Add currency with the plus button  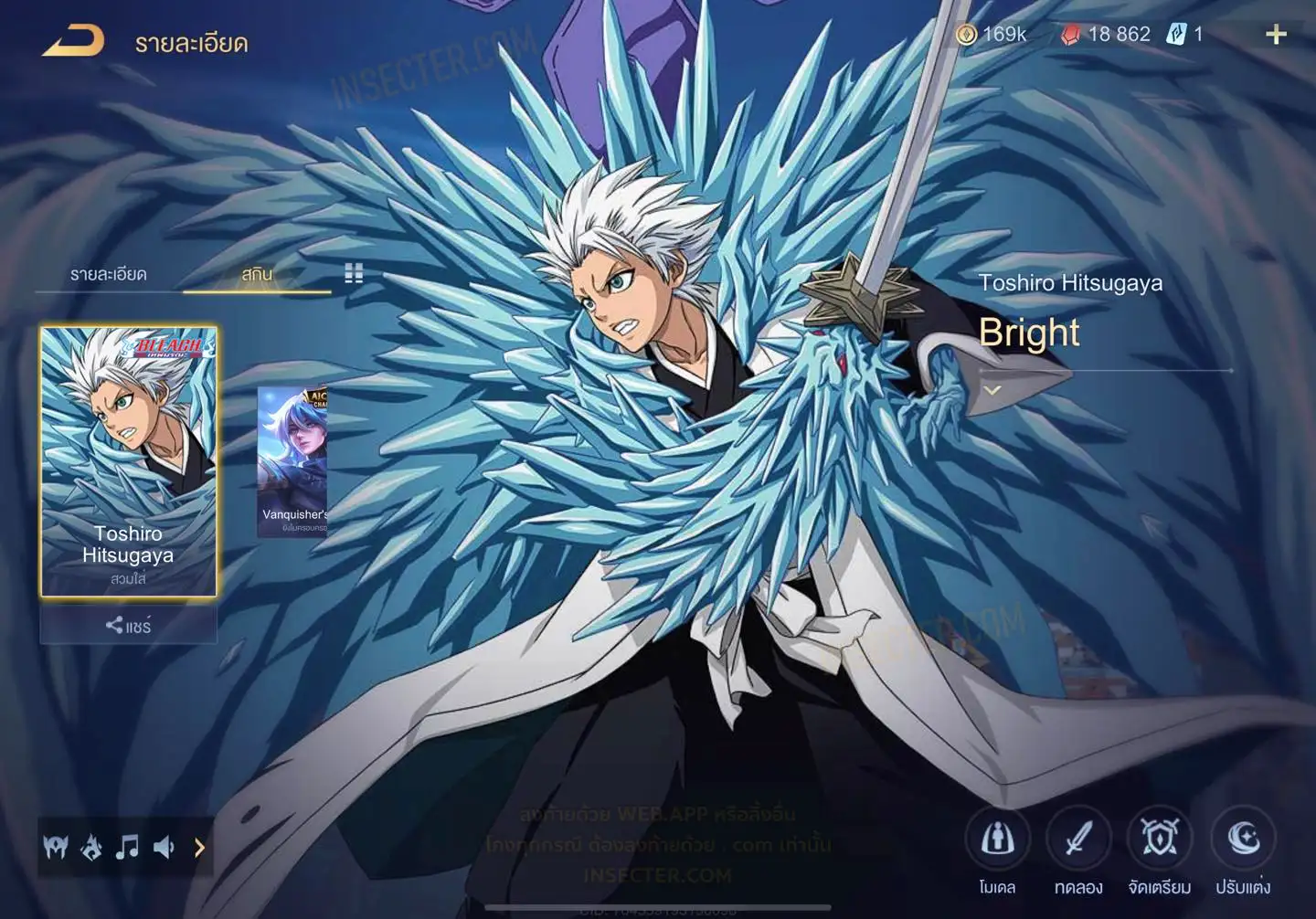pyautogui.click(x=1276, y=35)
